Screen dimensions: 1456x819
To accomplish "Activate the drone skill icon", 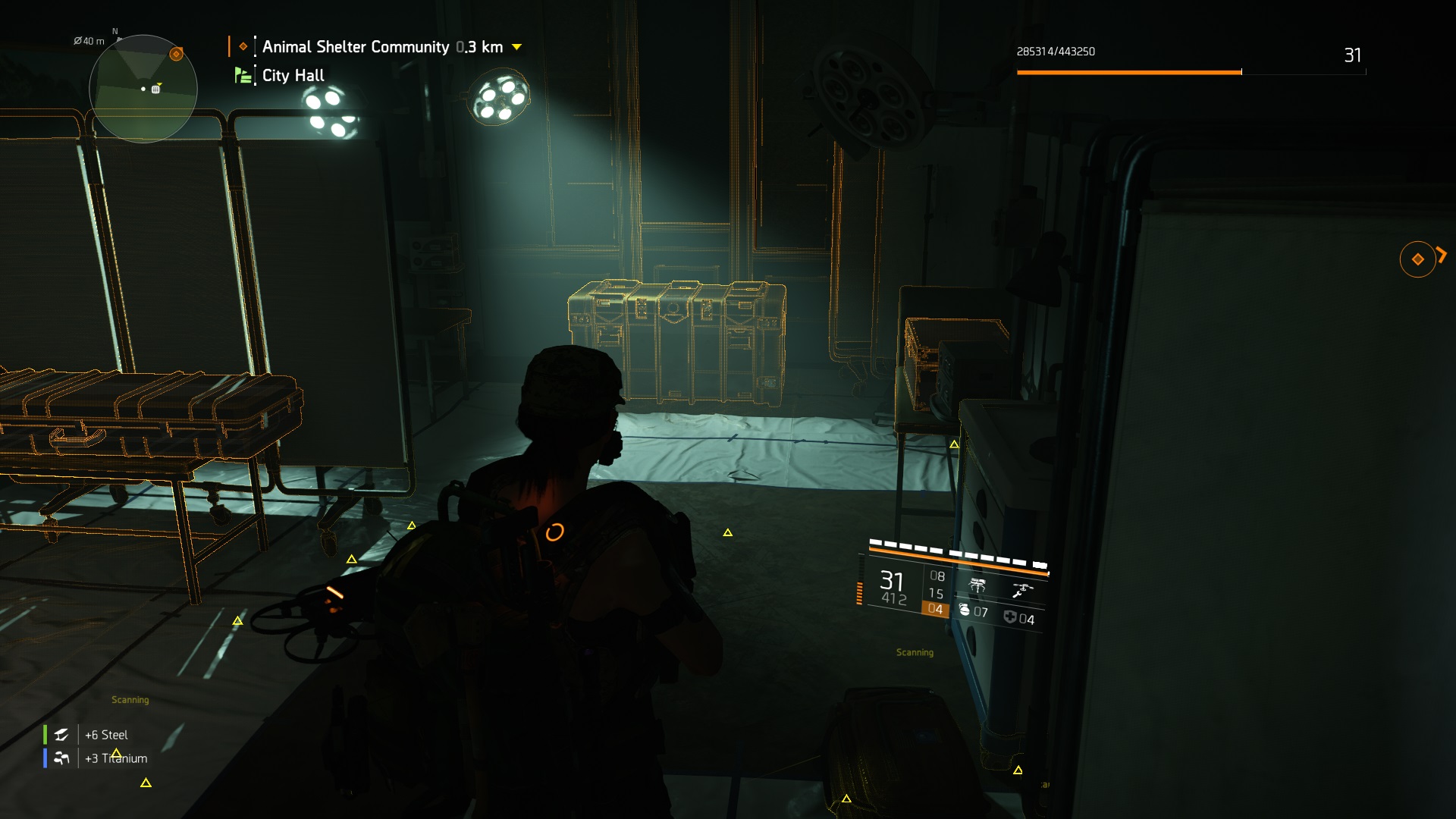I will [x=1022, y=590].
